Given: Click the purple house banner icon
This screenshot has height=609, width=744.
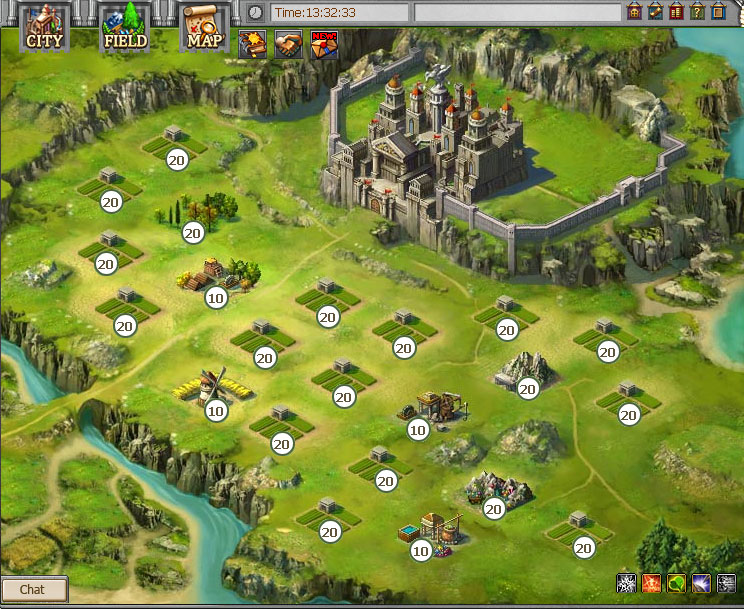Looking at the screenshot, I should coord(633,12).
